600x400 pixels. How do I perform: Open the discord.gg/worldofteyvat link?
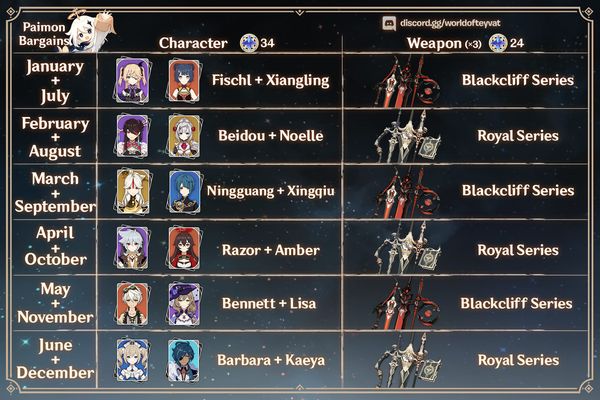tap(459, 21)
